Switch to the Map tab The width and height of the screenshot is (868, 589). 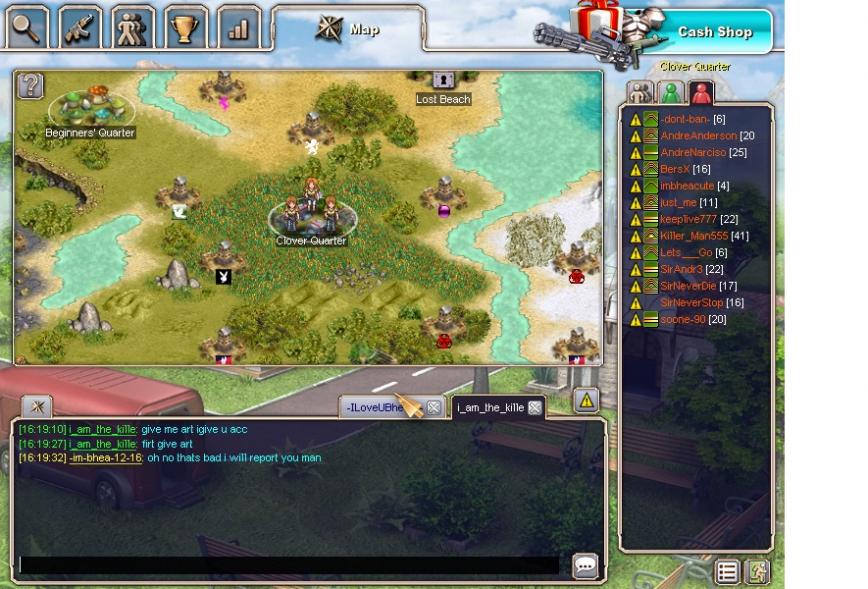(348, 28)
